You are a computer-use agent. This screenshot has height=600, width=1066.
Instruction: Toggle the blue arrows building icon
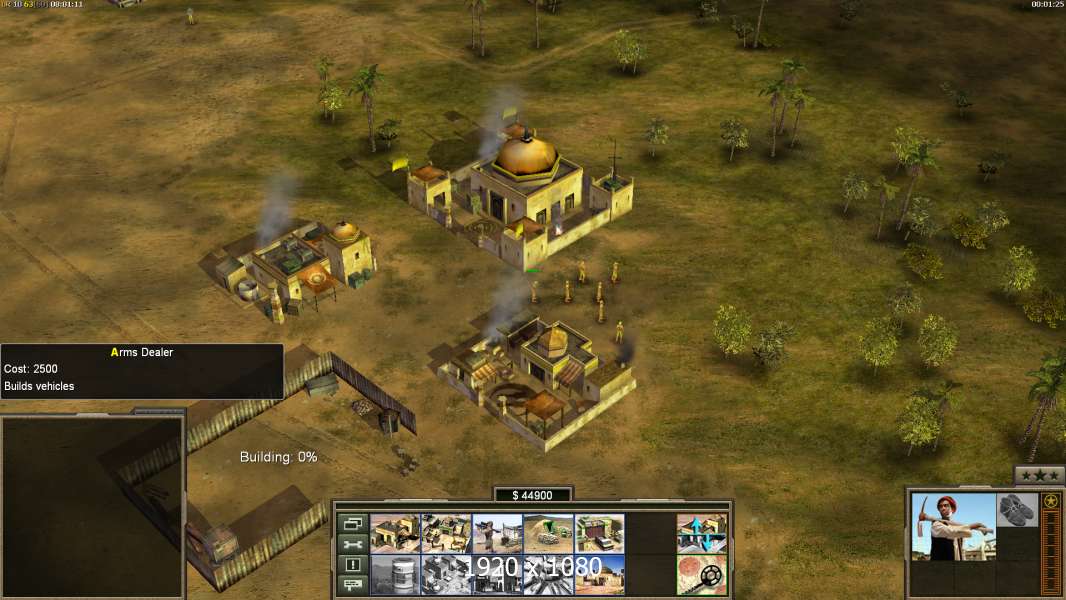click(701, 533)
